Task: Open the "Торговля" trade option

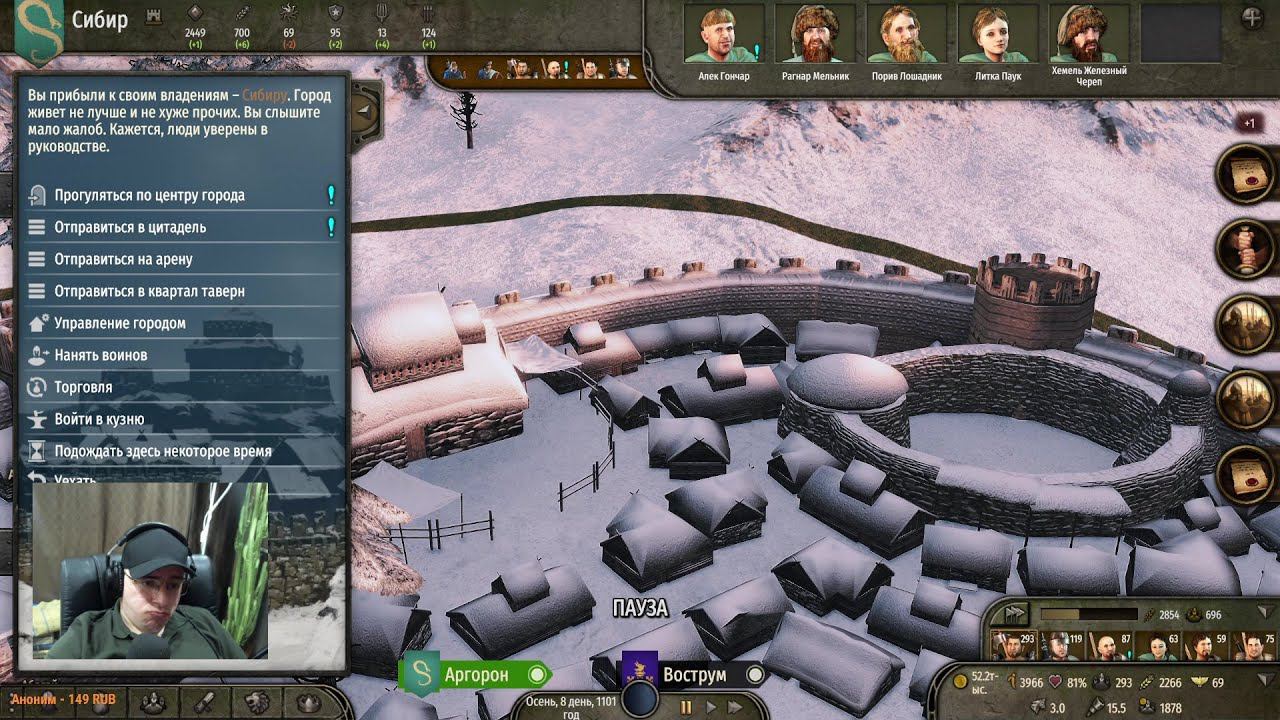Action: [x=83, y=387]
